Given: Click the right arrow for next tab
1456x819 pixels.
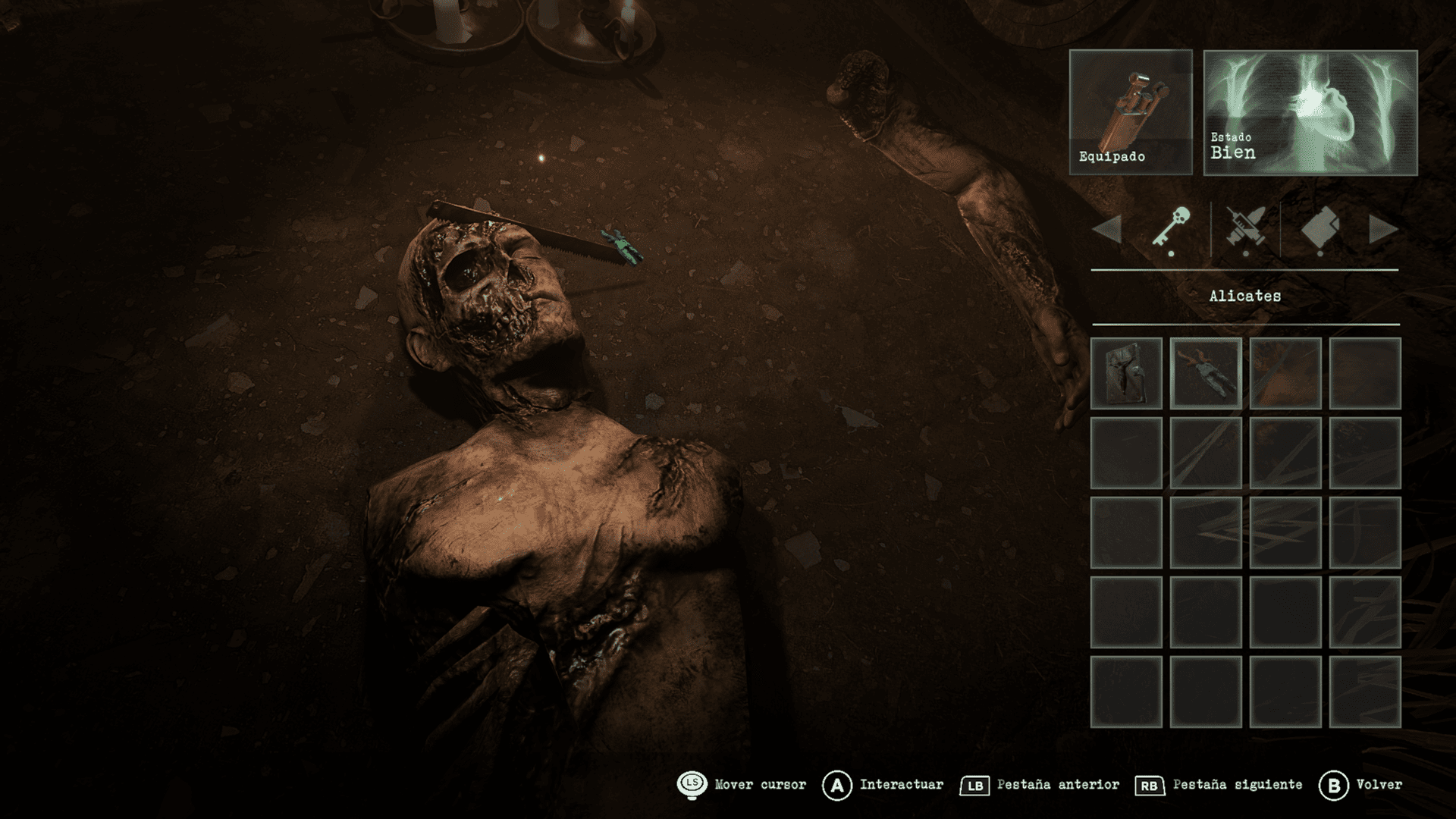Looking at the screenshot, I should [1383, 229].
